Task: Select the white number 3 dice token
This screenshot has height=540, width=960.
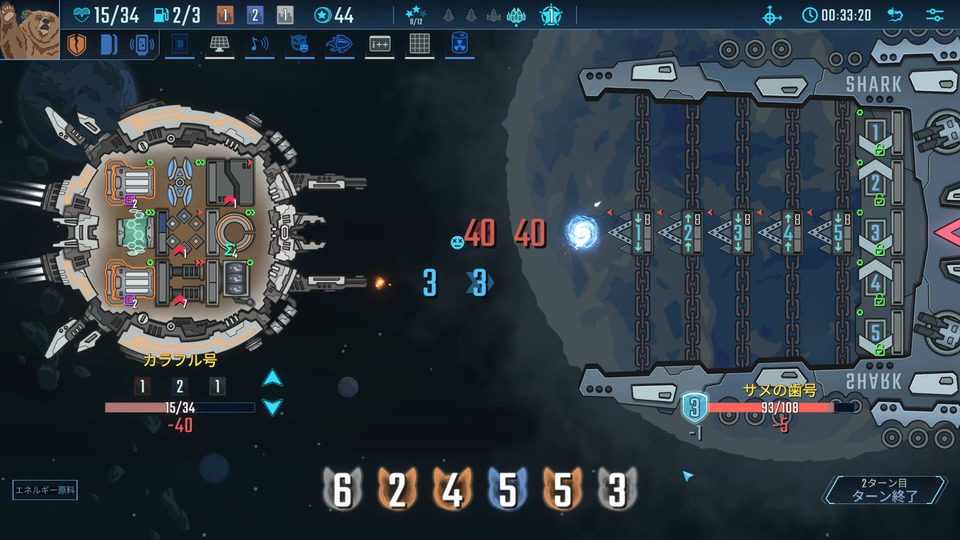Action: point(617,490)
